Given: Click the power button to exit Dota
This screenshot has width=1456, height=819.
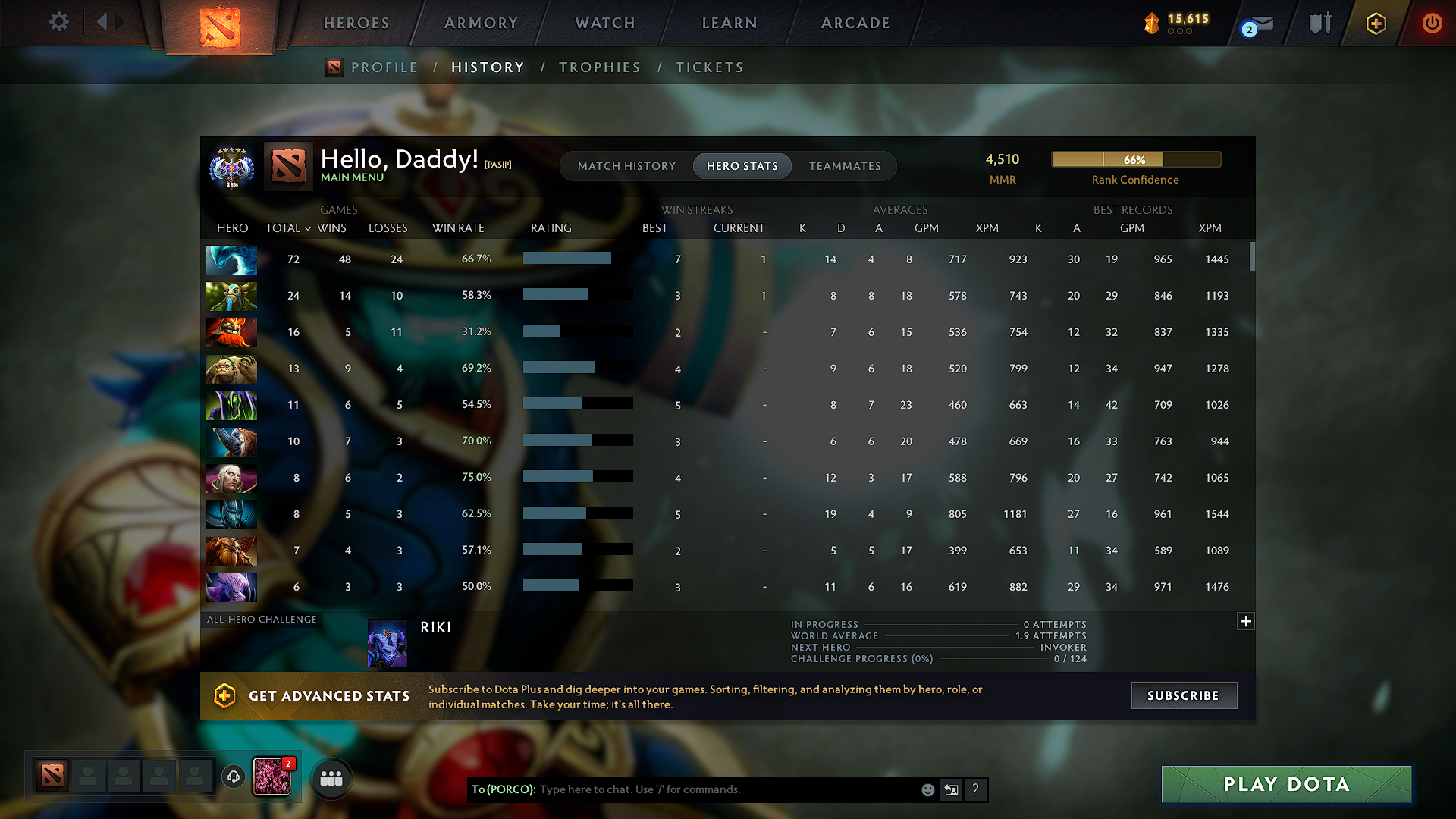Looking at the screenshot, I should tap(1432, 23).
